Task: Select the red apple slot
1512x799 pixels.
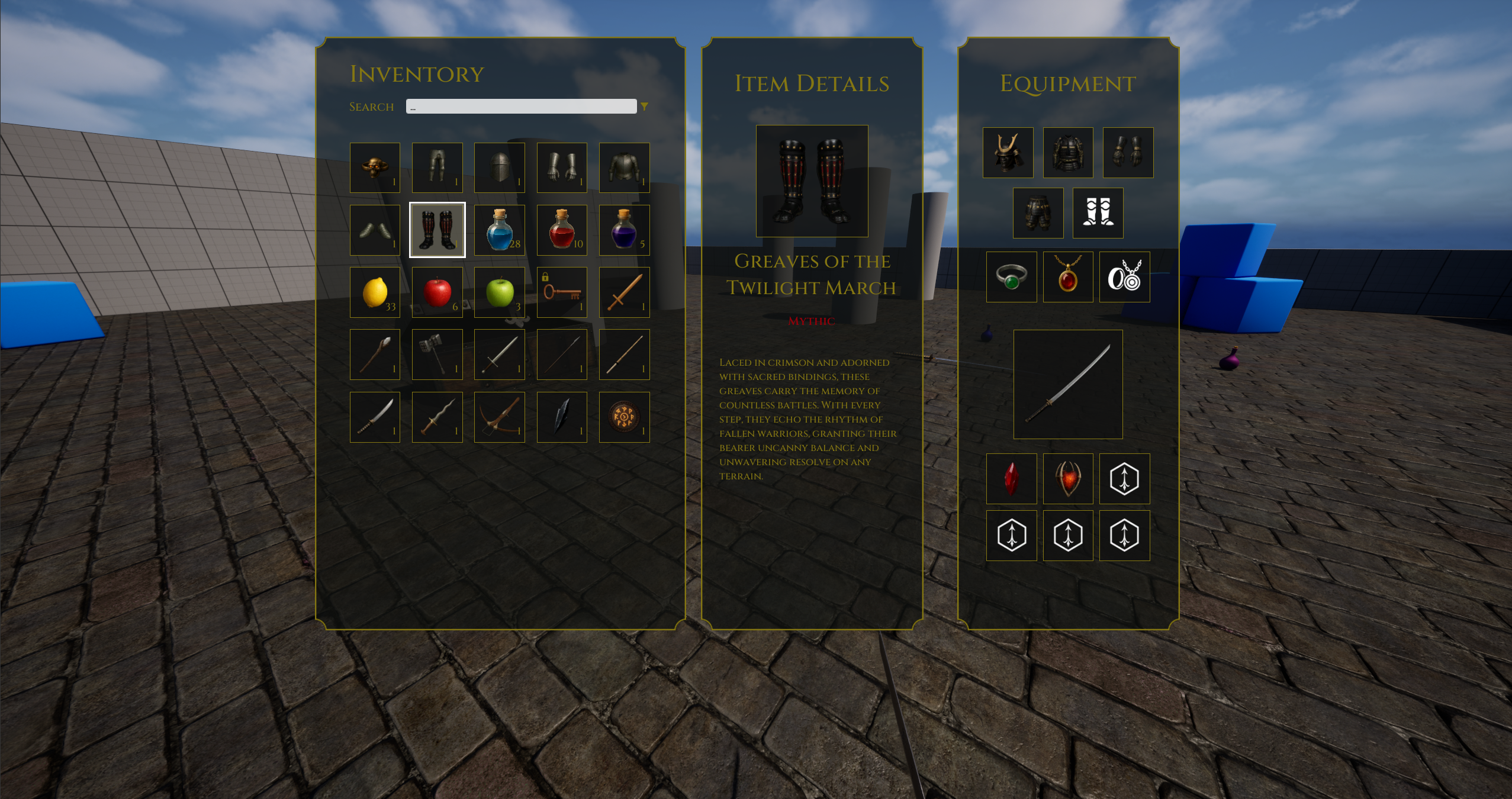Action: coord(437,292)
